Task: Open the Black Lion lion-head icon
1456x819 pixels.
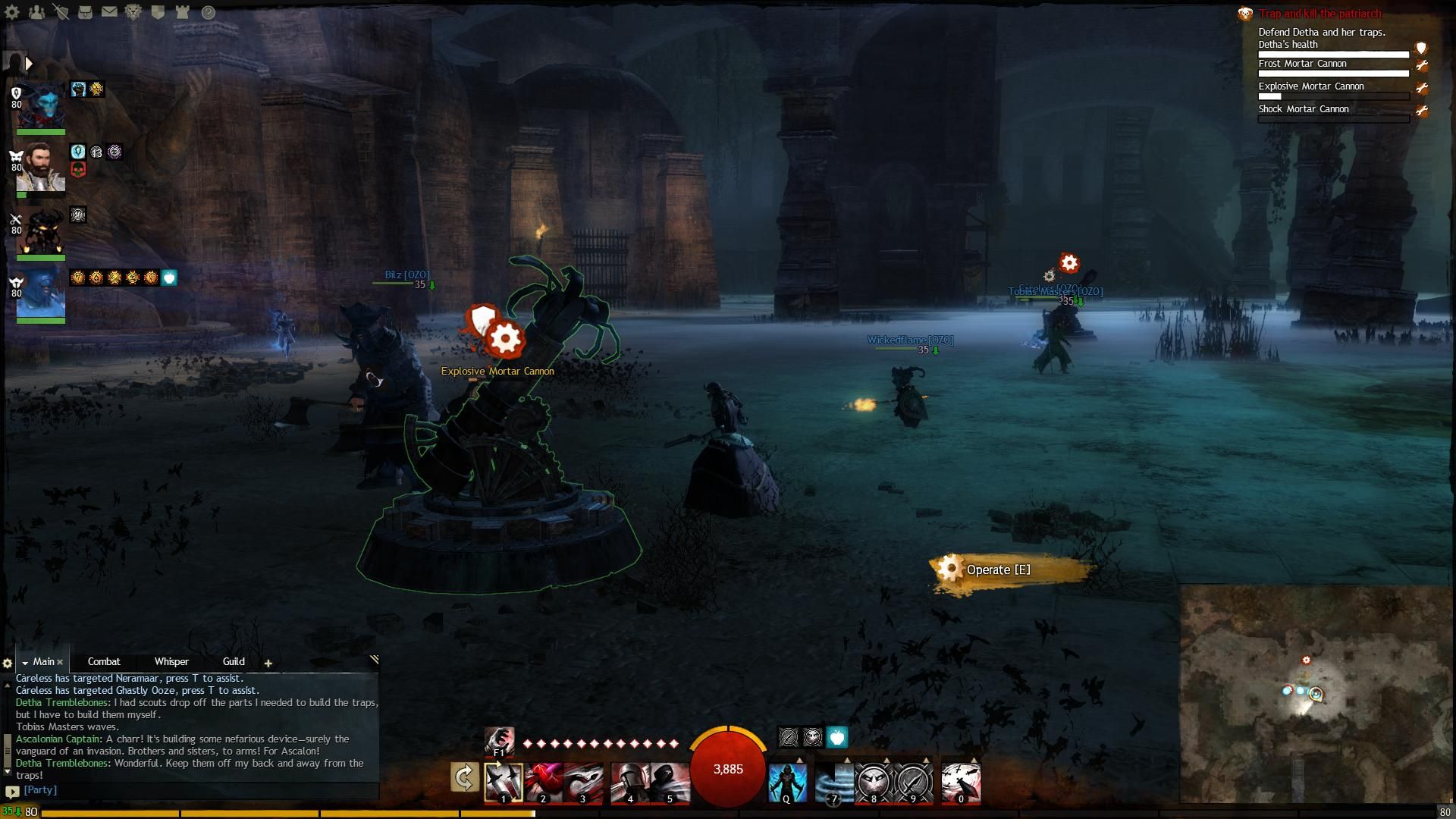Action: click(x=133, y=12)
